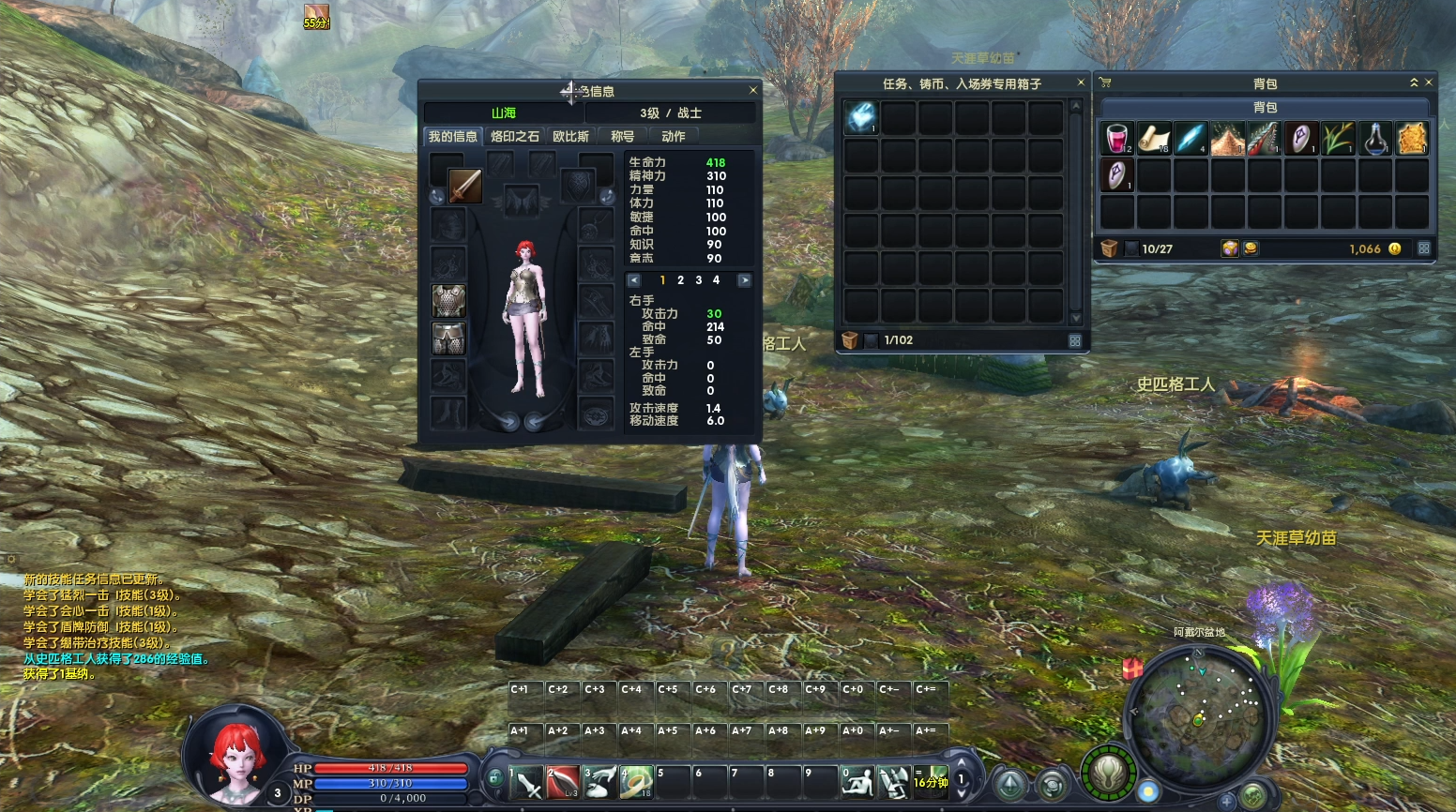Image resolution: width=1456 pixels, height=812 pixels.
Task: Select the equipped sword weapon slot
Action: click(x=464, y=186)
